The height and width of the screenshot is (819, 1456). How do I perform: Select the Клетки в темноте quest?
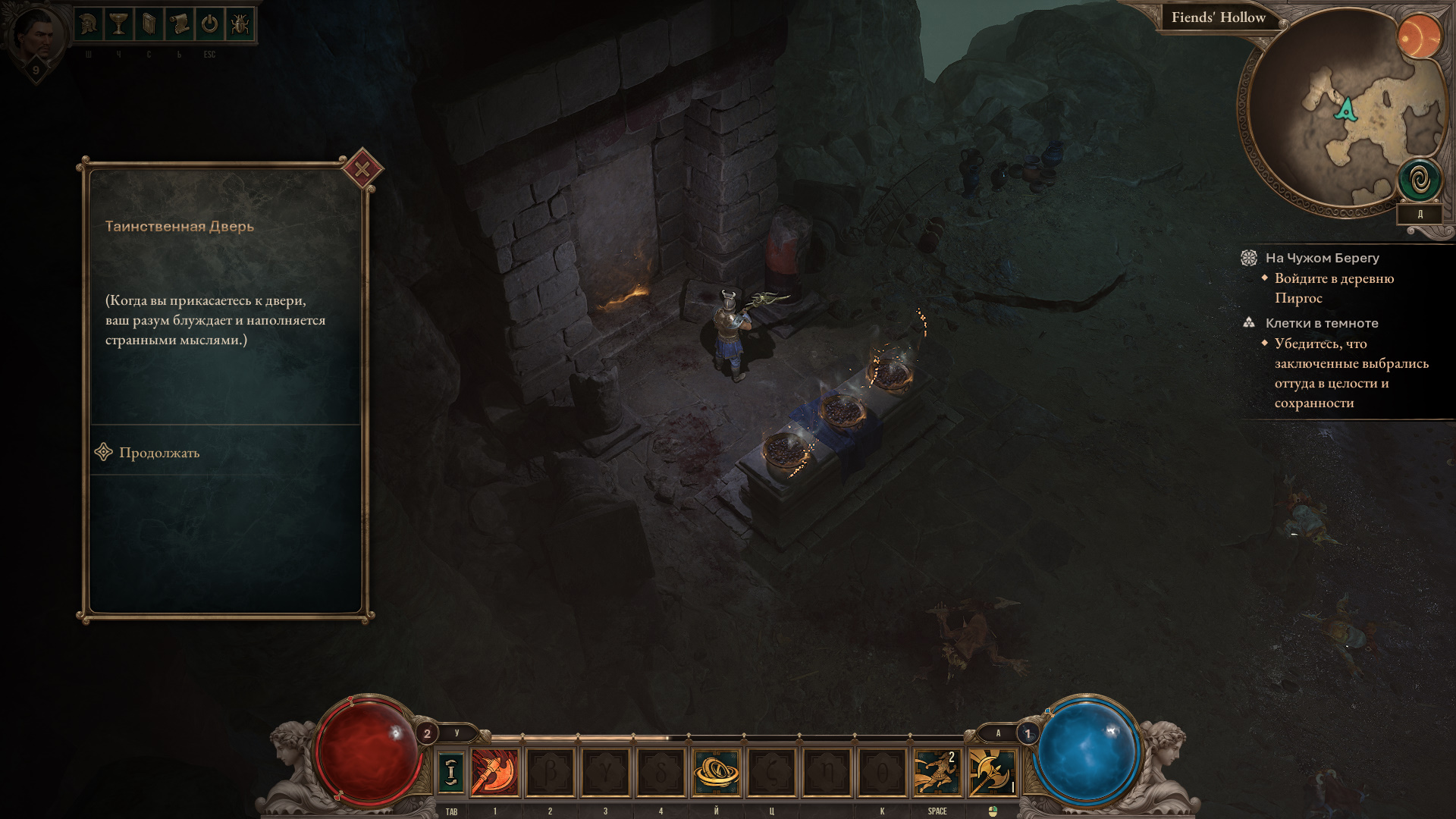click(x=1321, y=324)
